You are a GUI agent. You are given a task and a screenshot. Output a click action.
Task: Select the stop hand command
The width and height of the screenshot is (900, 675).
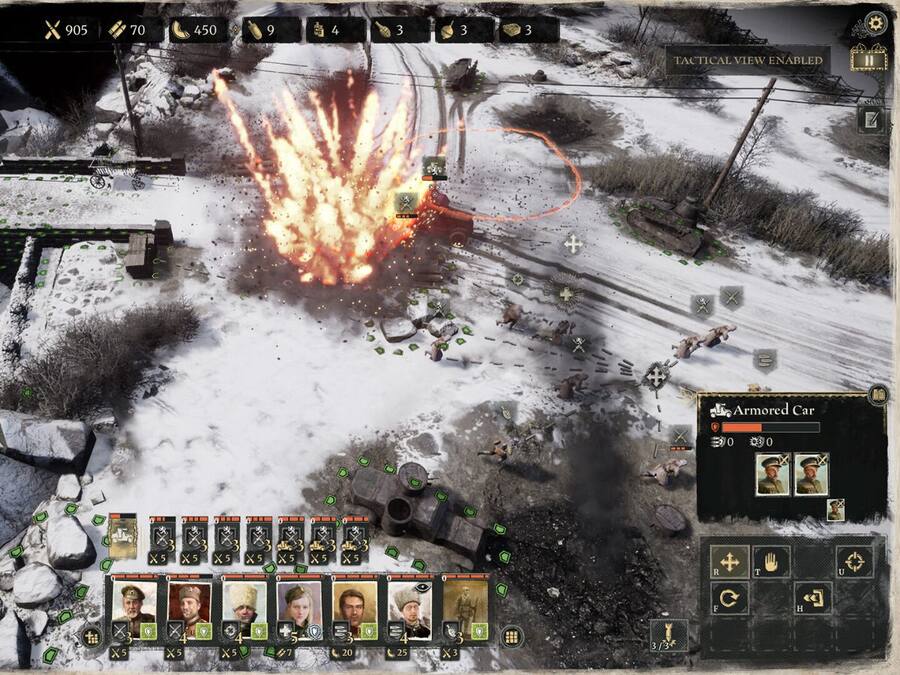coord(771,561)
